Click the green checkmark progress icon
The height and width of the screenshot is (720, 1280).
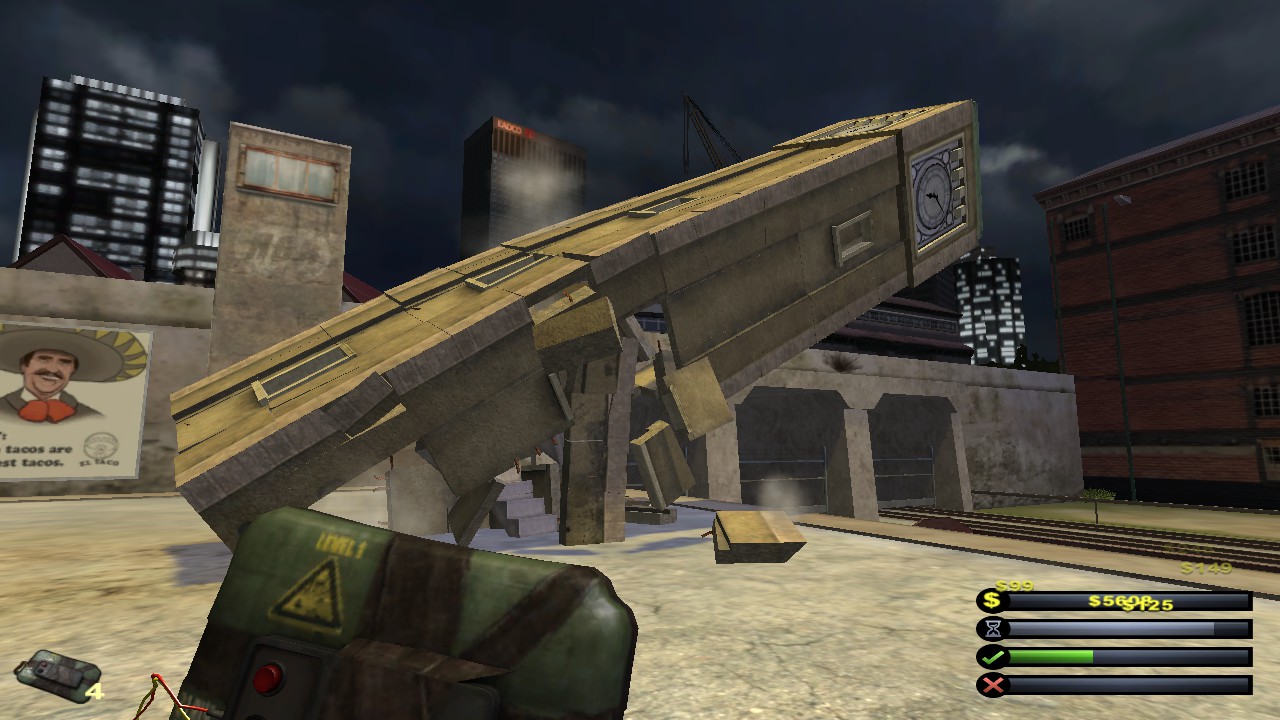pyautogui.click(x=993, y=657)
